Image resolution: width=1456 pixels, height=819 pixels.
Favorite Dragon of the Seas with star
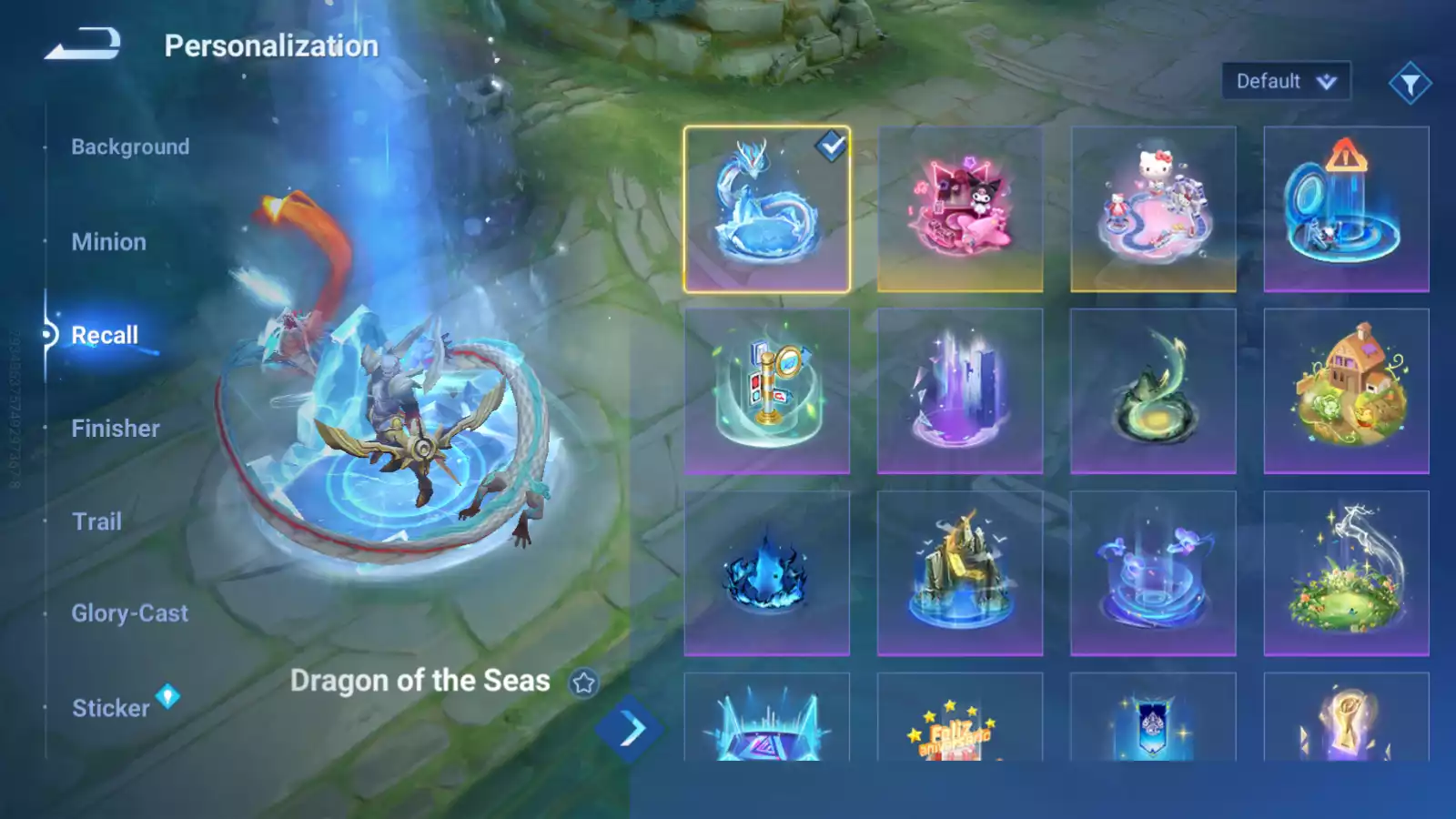click(584, 682)
